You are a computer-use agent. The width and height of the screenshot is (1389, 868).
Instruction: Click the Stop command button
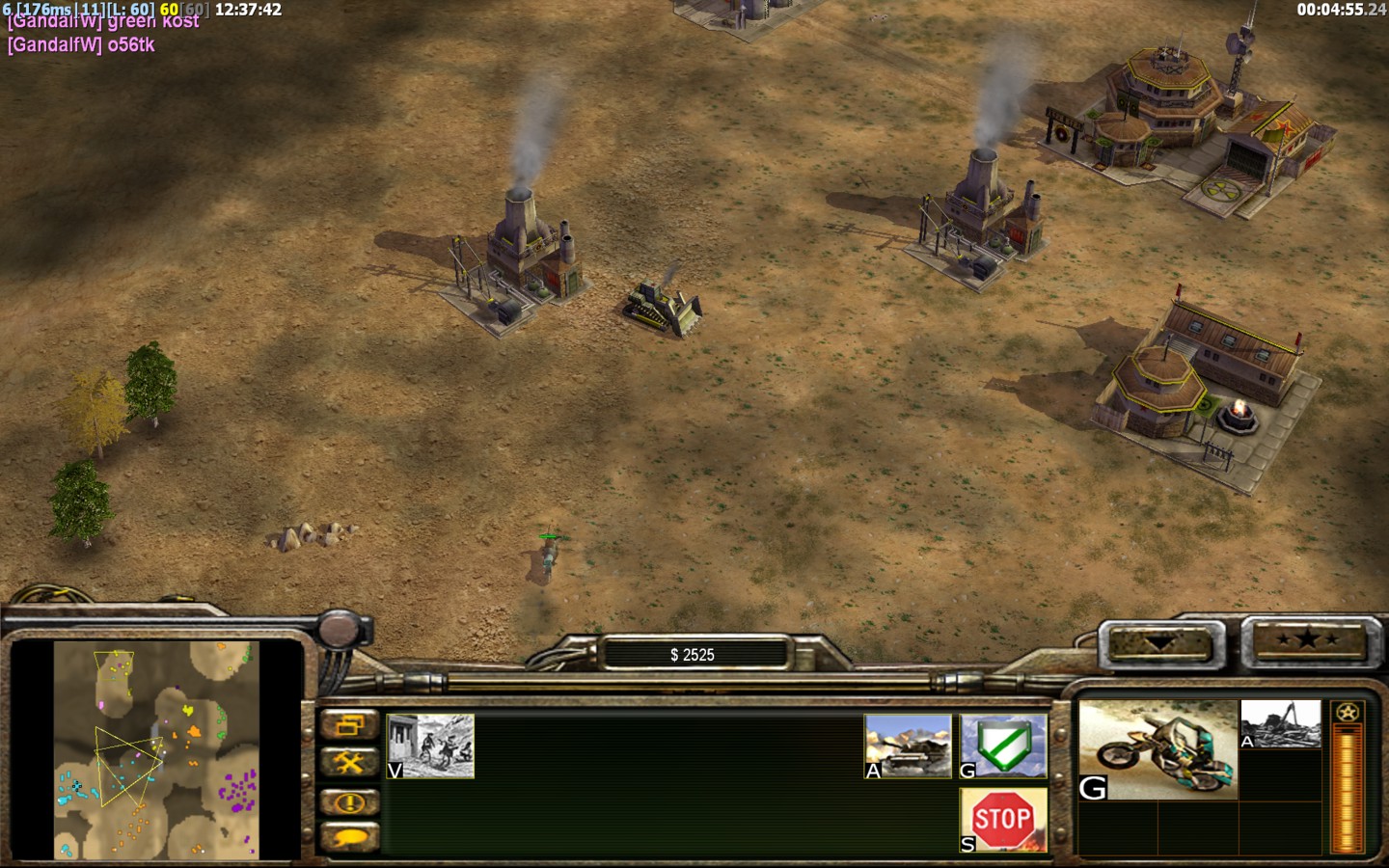[x=1003, y=820]
